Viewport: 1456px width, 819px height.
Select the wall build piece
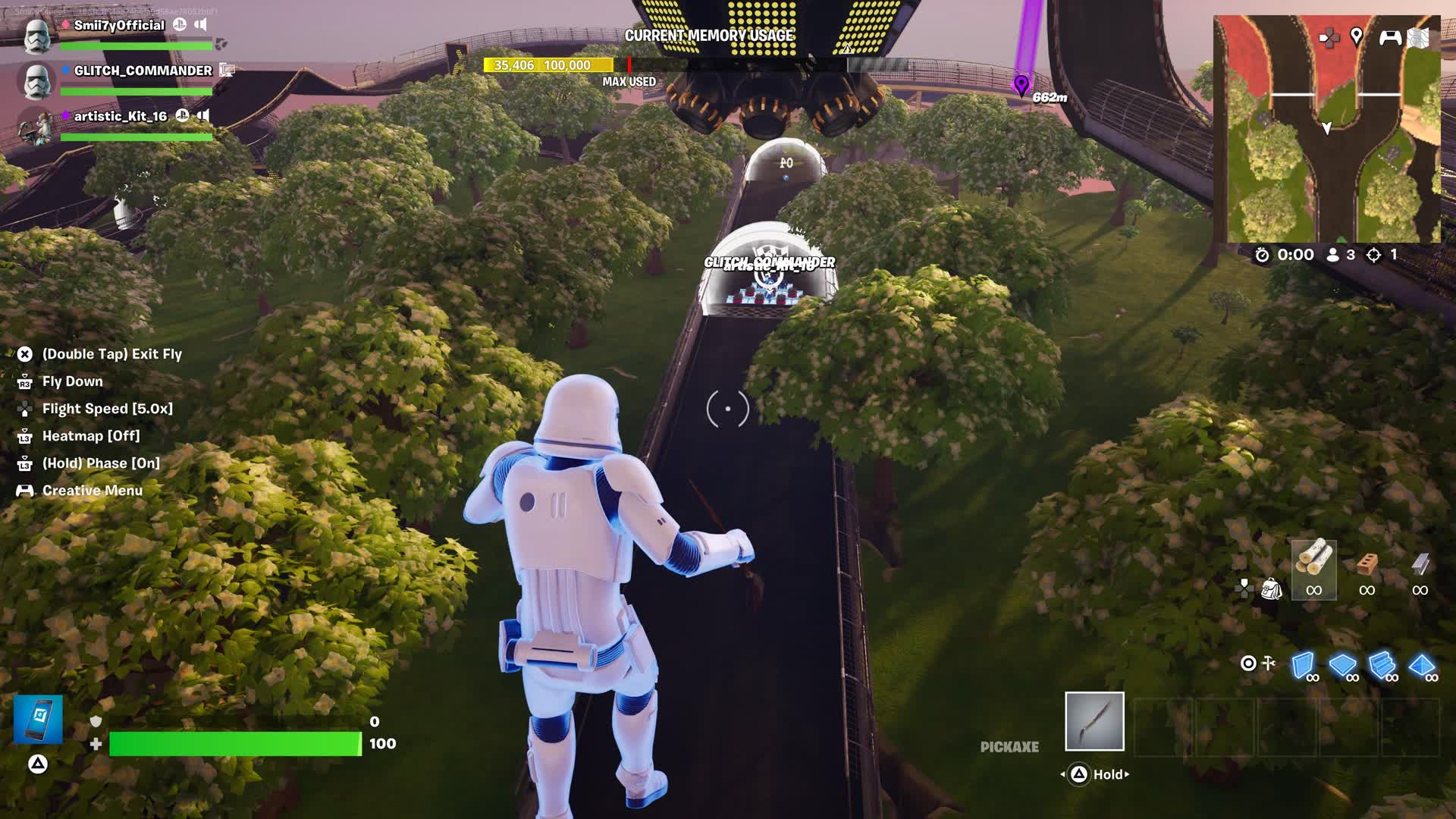[x=1303, y=666]
